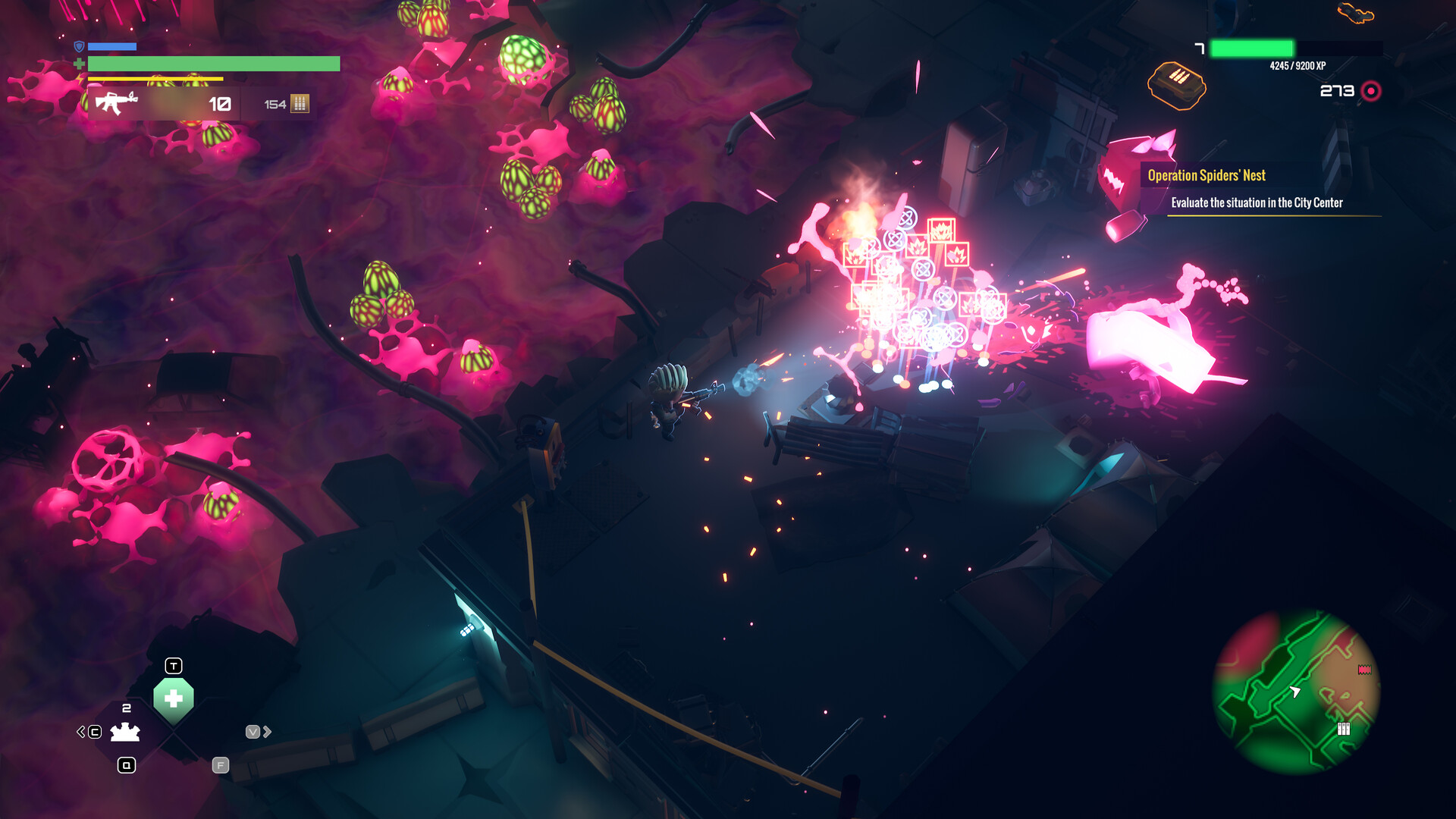Select the assault rifle weapon icon
1456x819 pixels.
[118, 102]
